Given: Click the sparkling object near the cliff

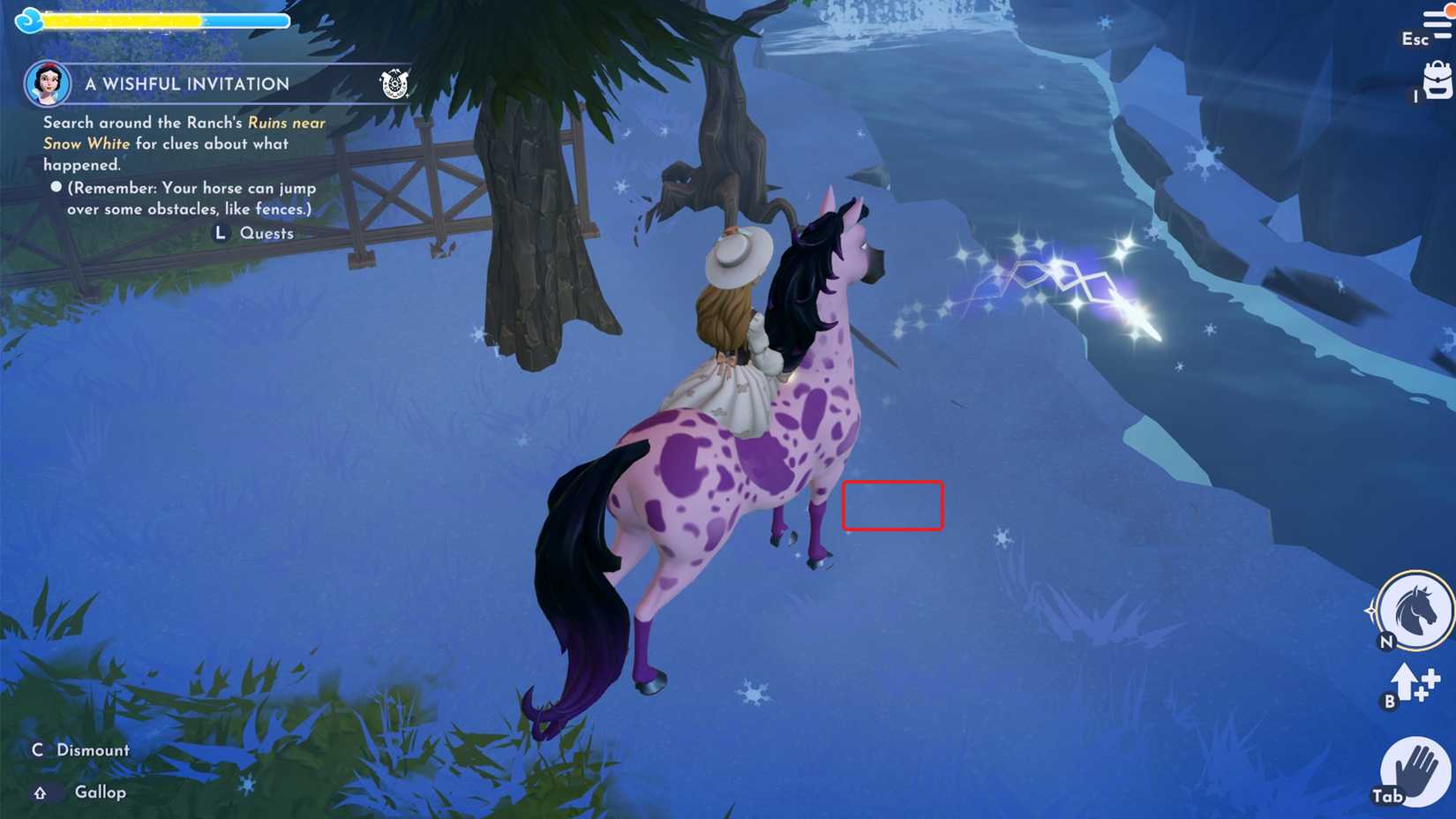Looking at the screenshot, I should click(1077, 291).
